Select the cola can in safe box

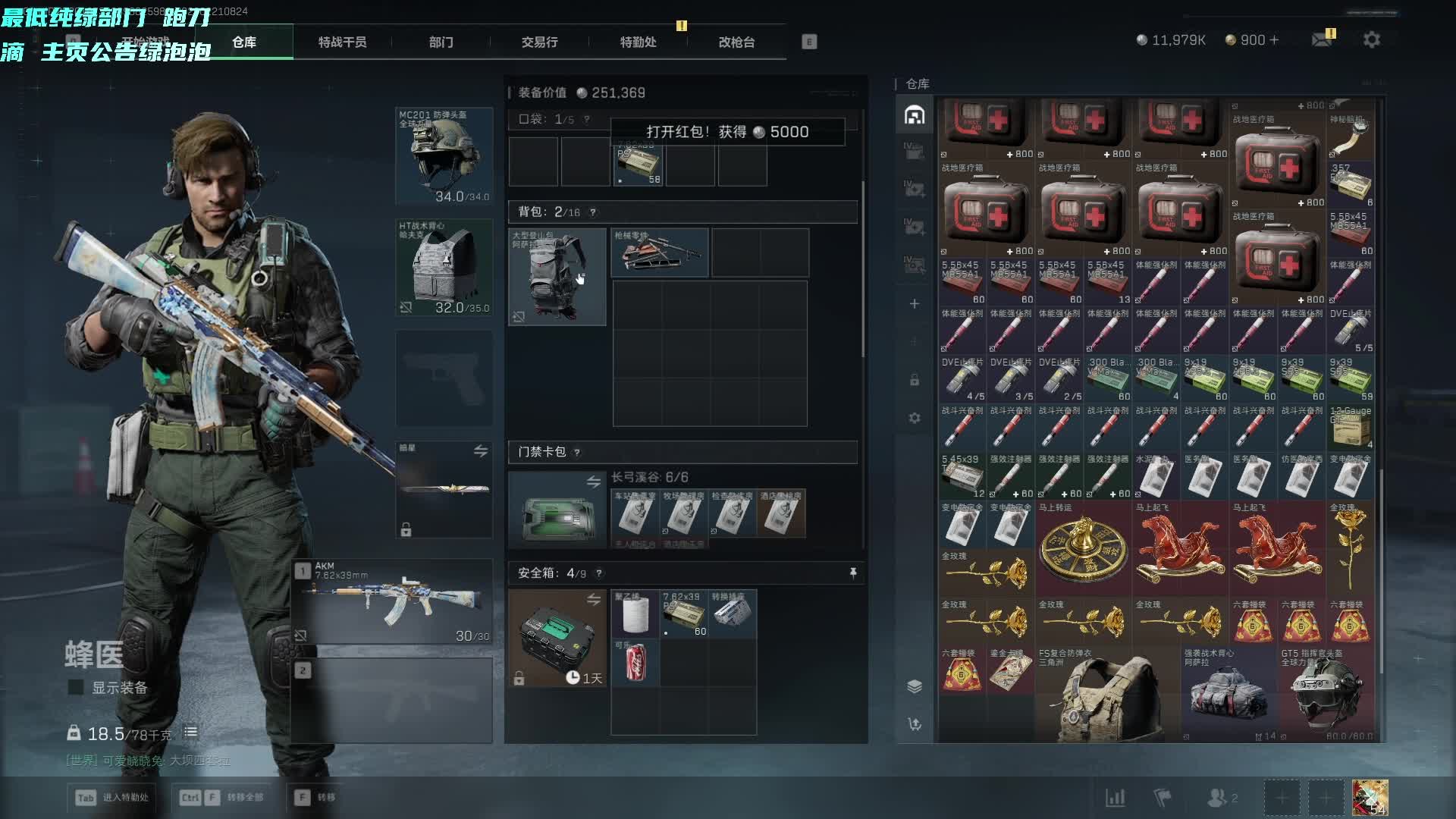tap(635, 662)
